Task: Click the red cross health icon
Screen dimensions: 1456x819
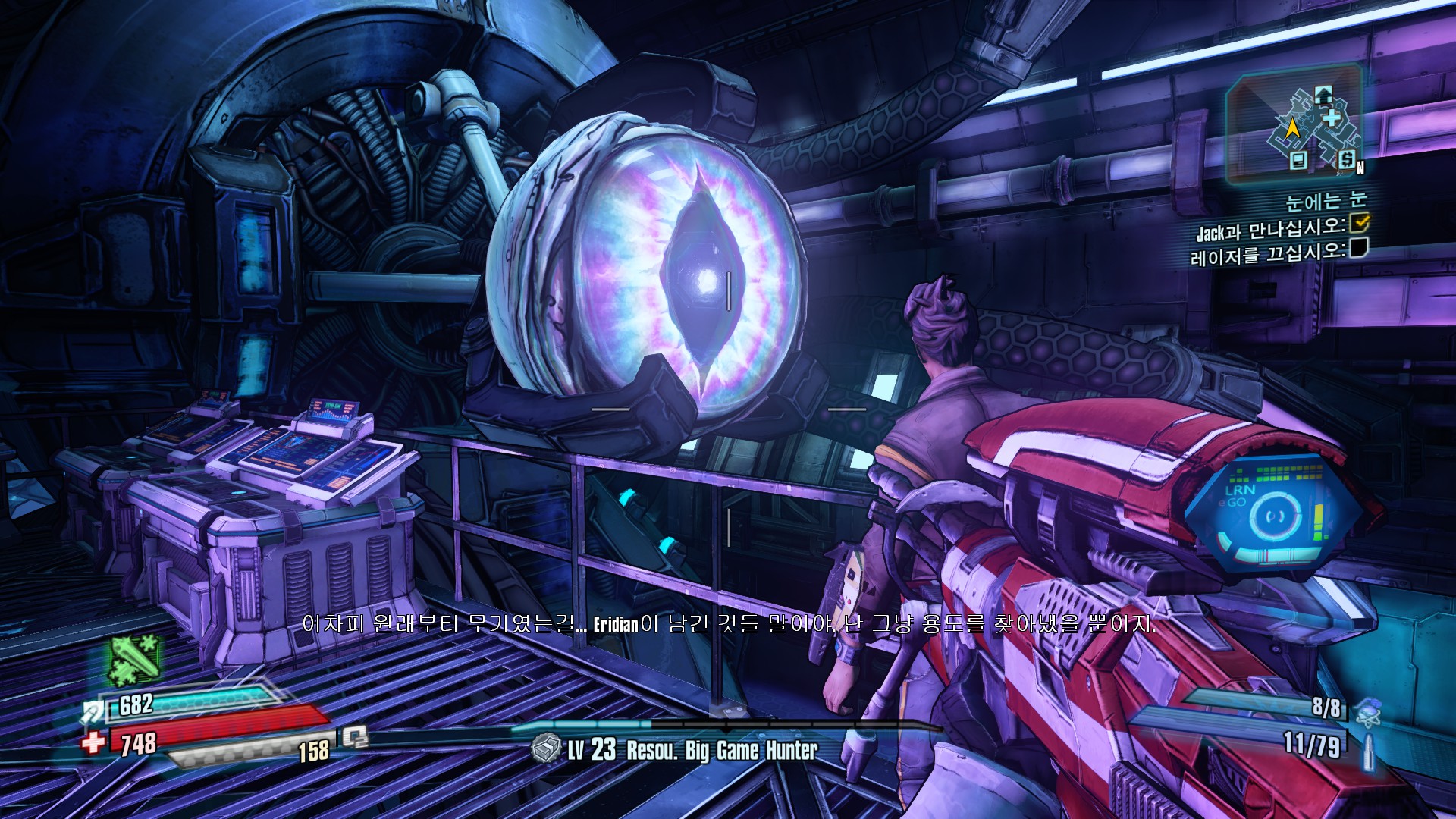Action: [94, 741]
